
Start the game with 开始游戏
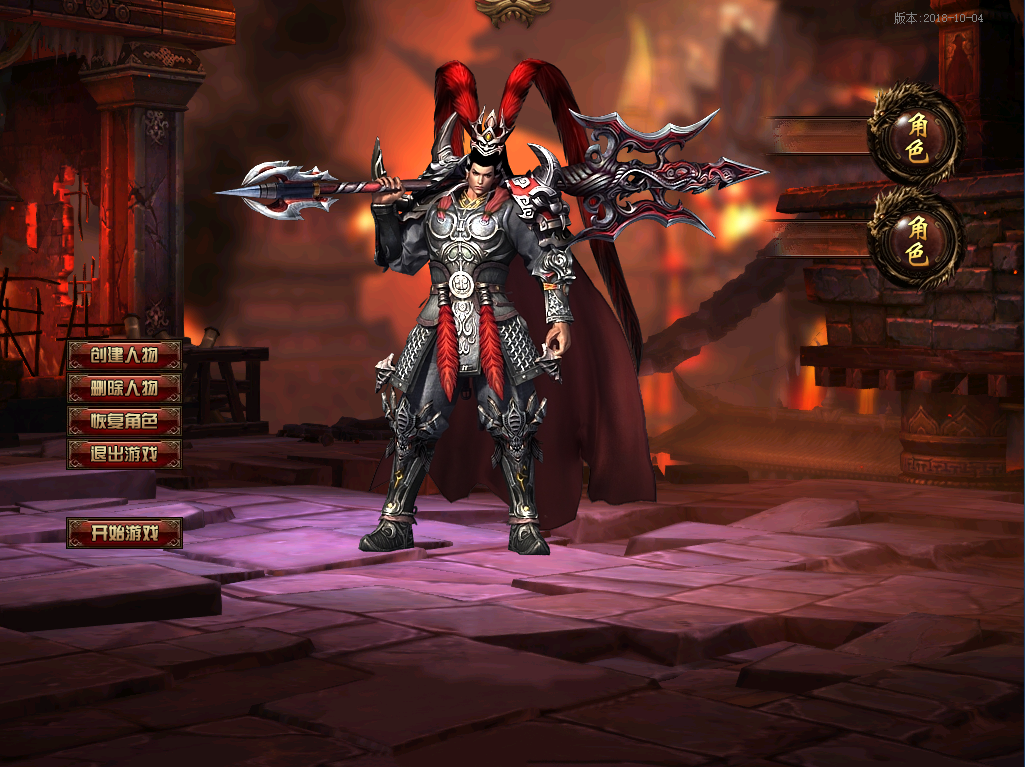124,533
